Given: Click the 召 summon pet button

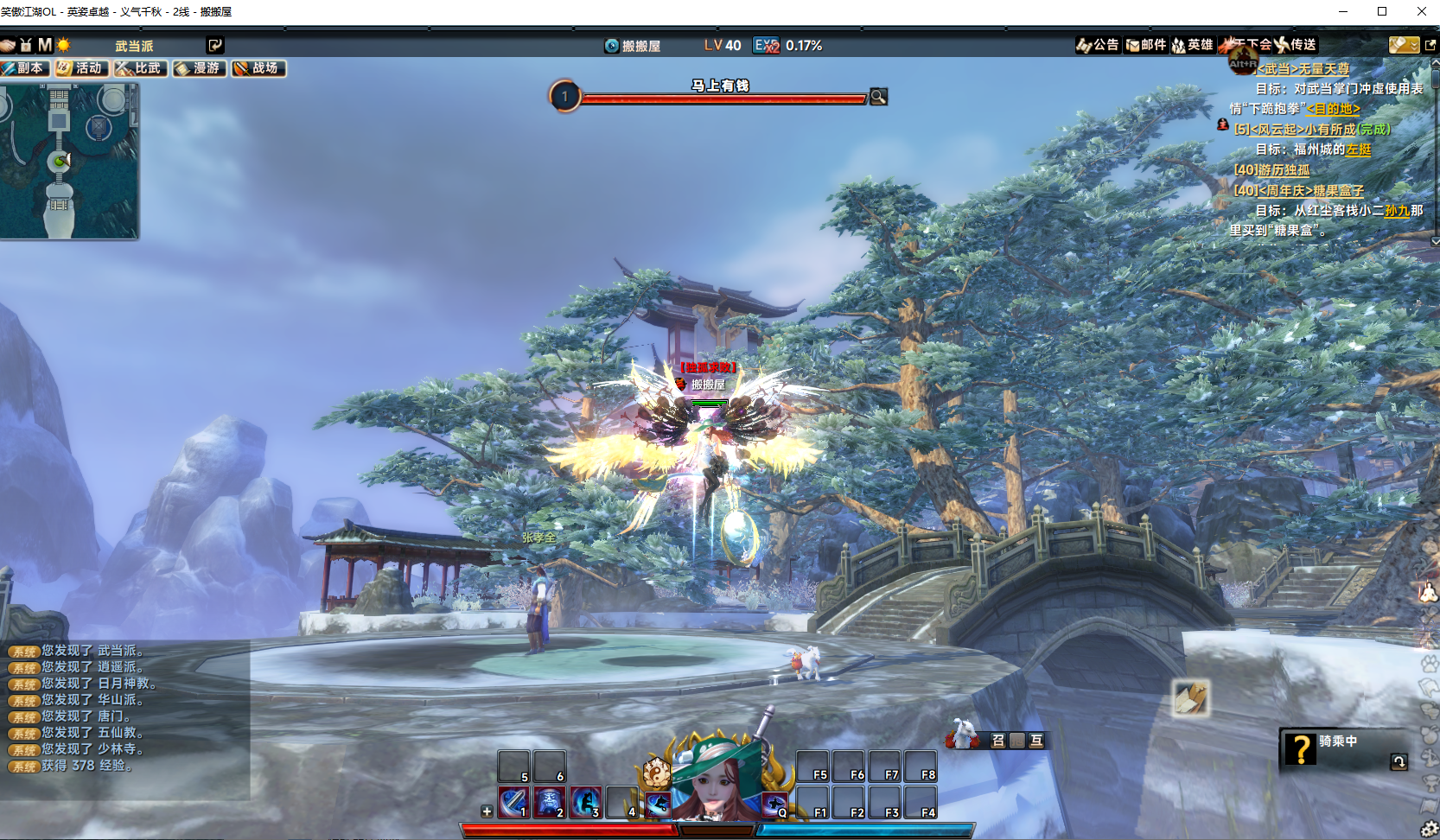Looking at the screenshot, I should click(998, 740).
